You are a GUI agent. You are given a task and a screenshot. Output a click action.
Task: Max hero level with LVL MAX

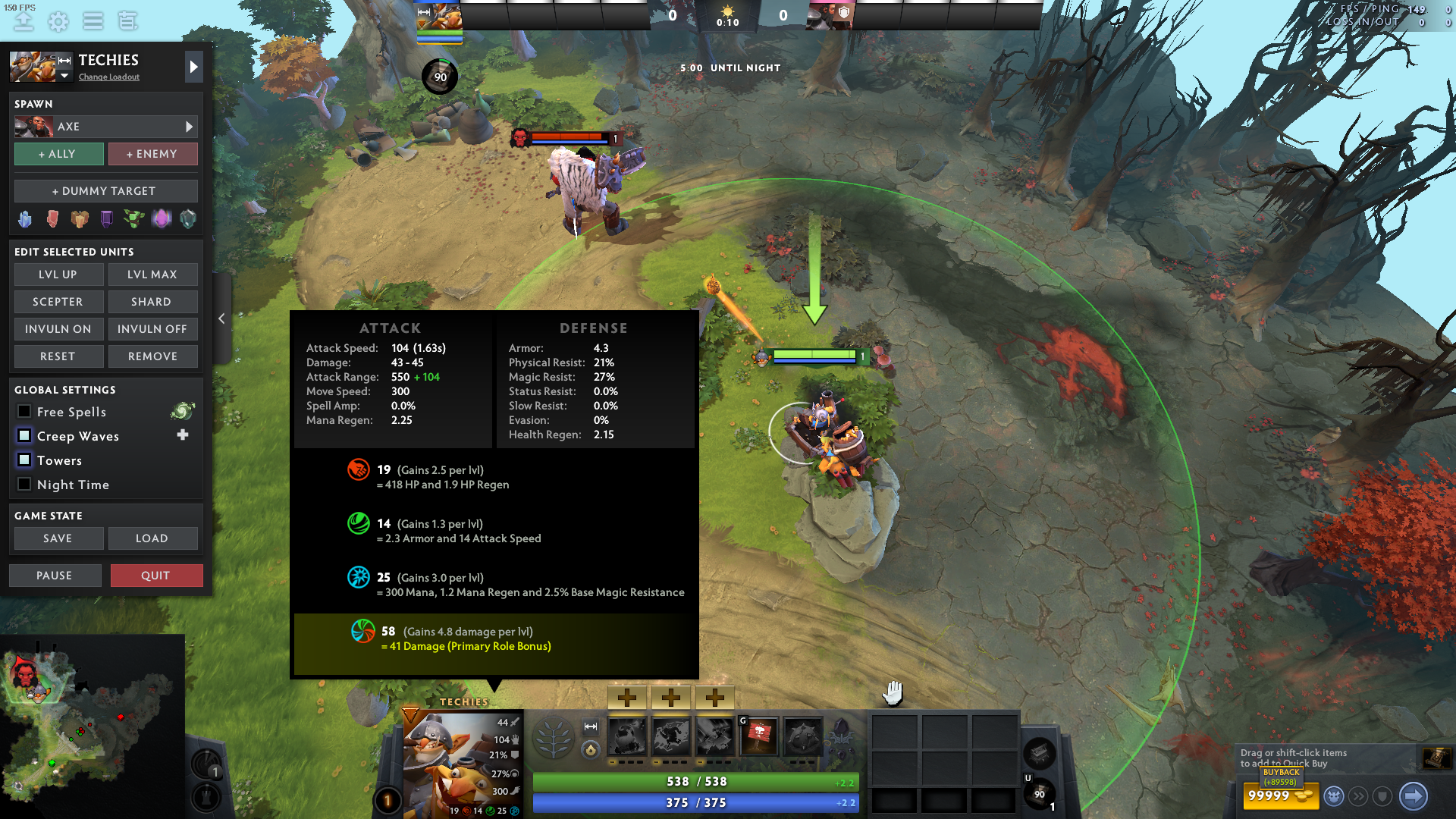coord(152,275)
